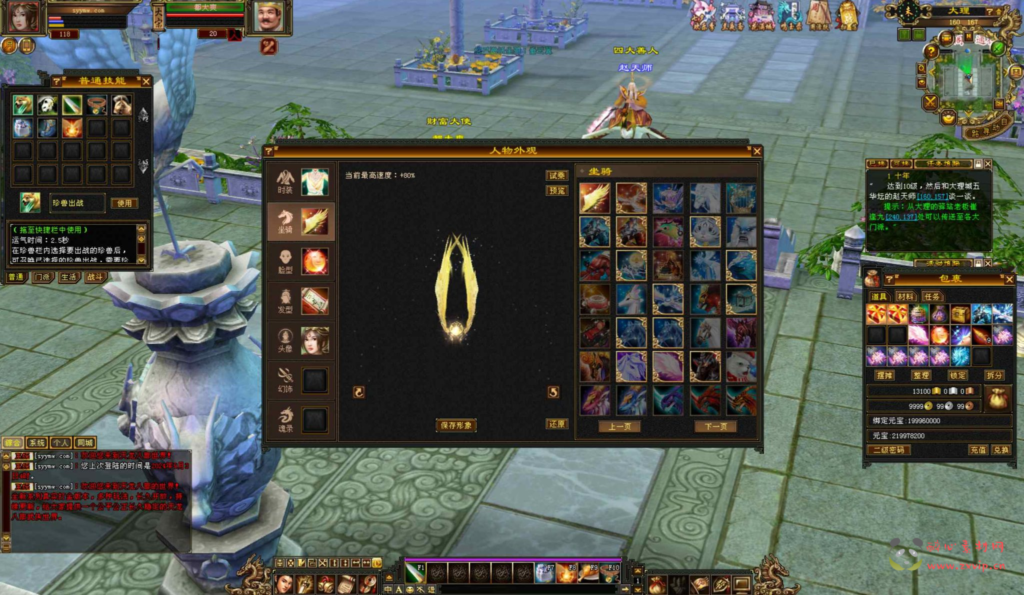Open the 任务 quest items bag tab
1024x595 pixels.
coord(932,296)
